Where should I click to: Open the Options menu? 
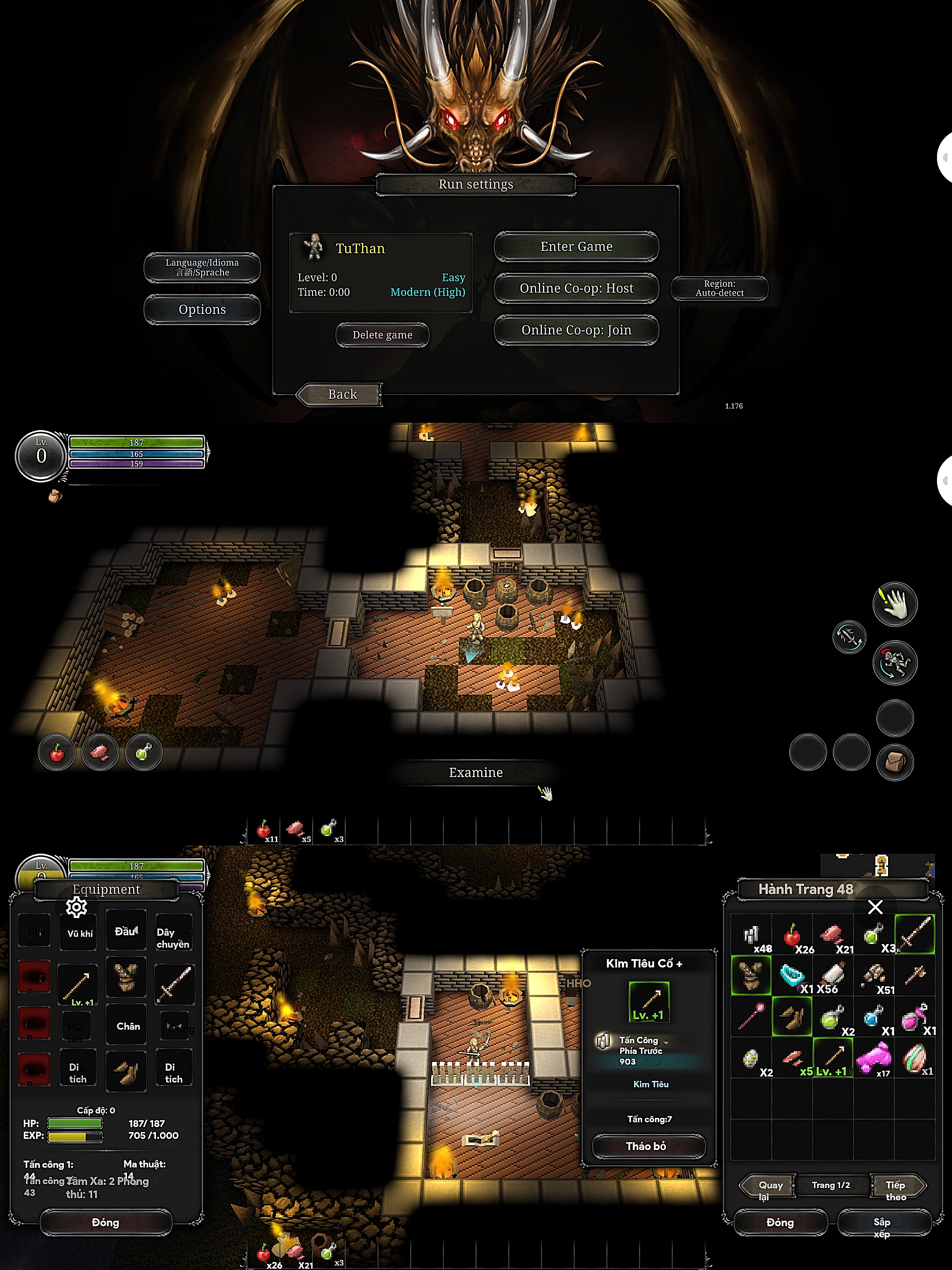click(202, 310)
